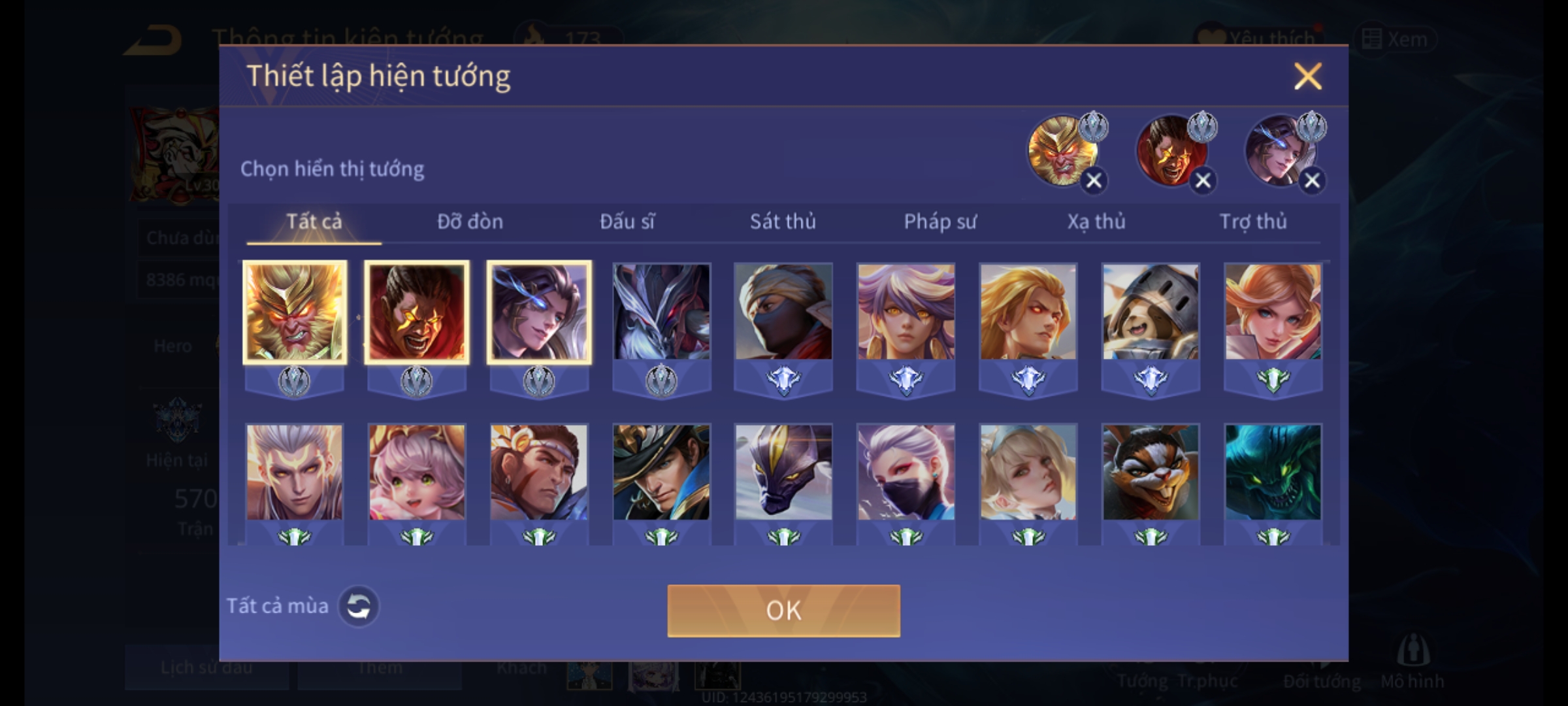This screenshot has height=706, width=1568.
Task: Switch to the Đỡ đòn tab
Action: click(x=470, y=222)
